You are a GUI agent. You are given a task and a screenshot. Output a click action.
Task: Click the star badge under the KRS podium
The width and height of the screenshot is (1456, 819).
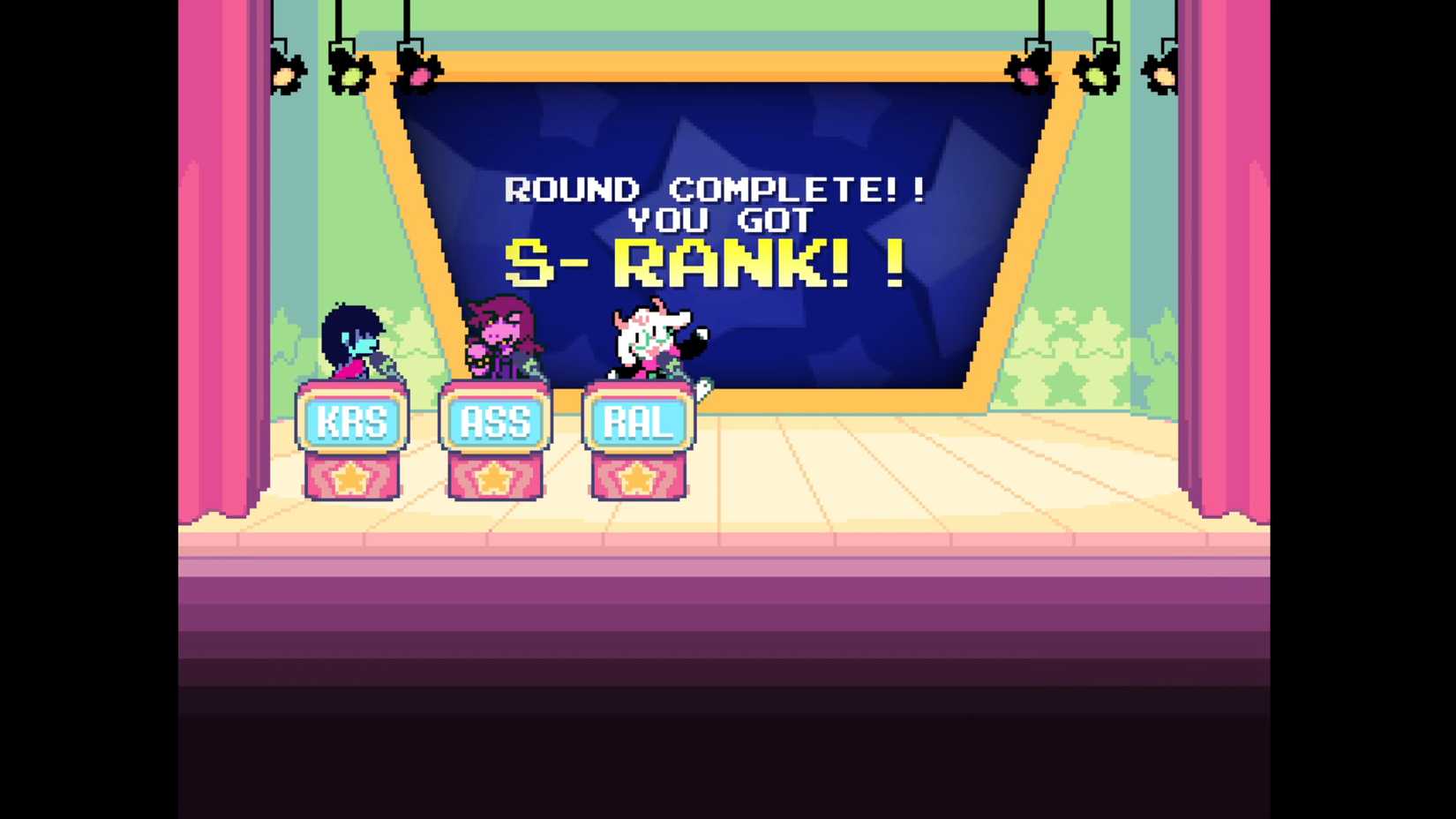(x=353, y=479)
